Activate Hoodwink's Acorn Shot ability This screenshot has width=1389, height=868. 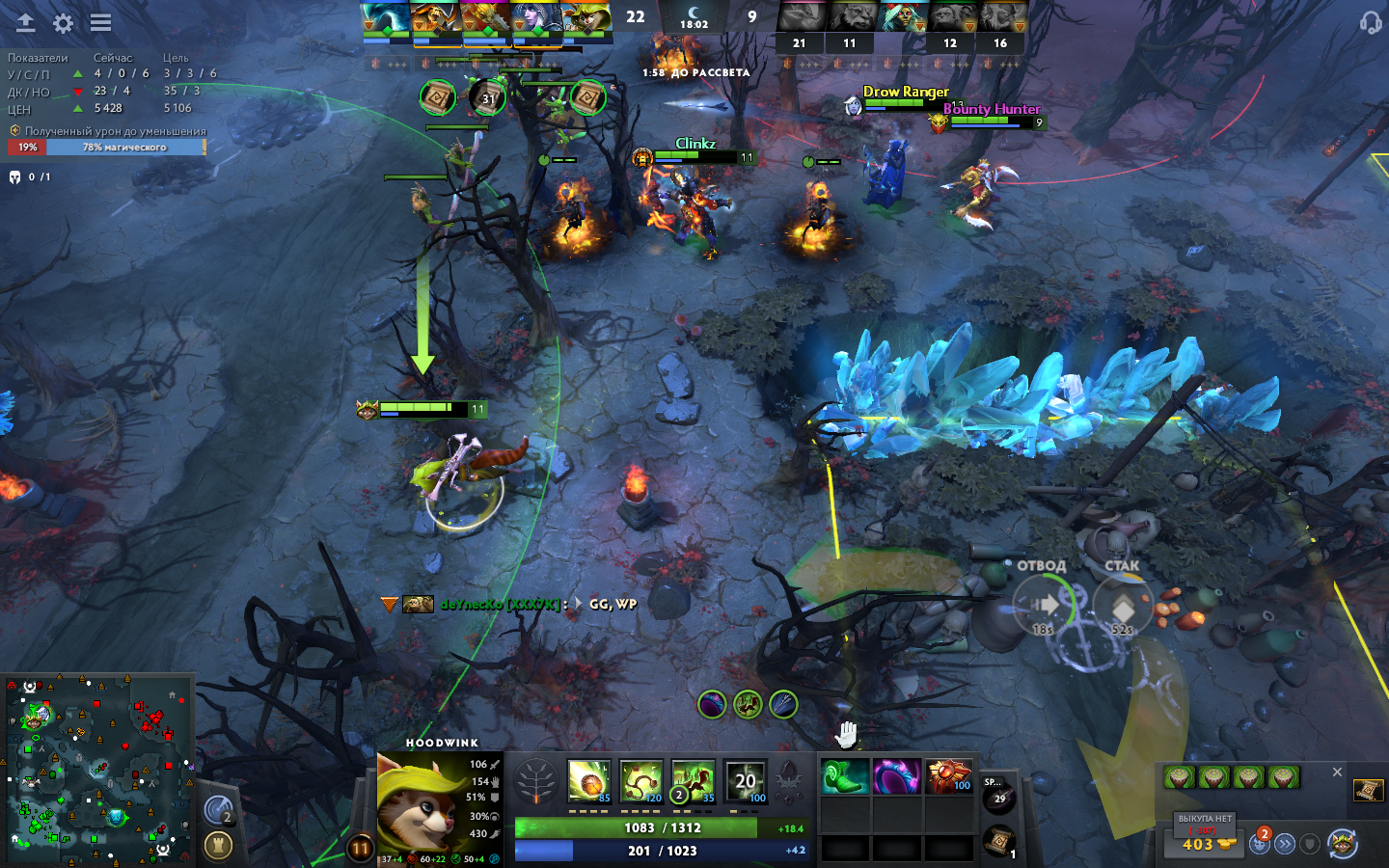coord(588,781)
